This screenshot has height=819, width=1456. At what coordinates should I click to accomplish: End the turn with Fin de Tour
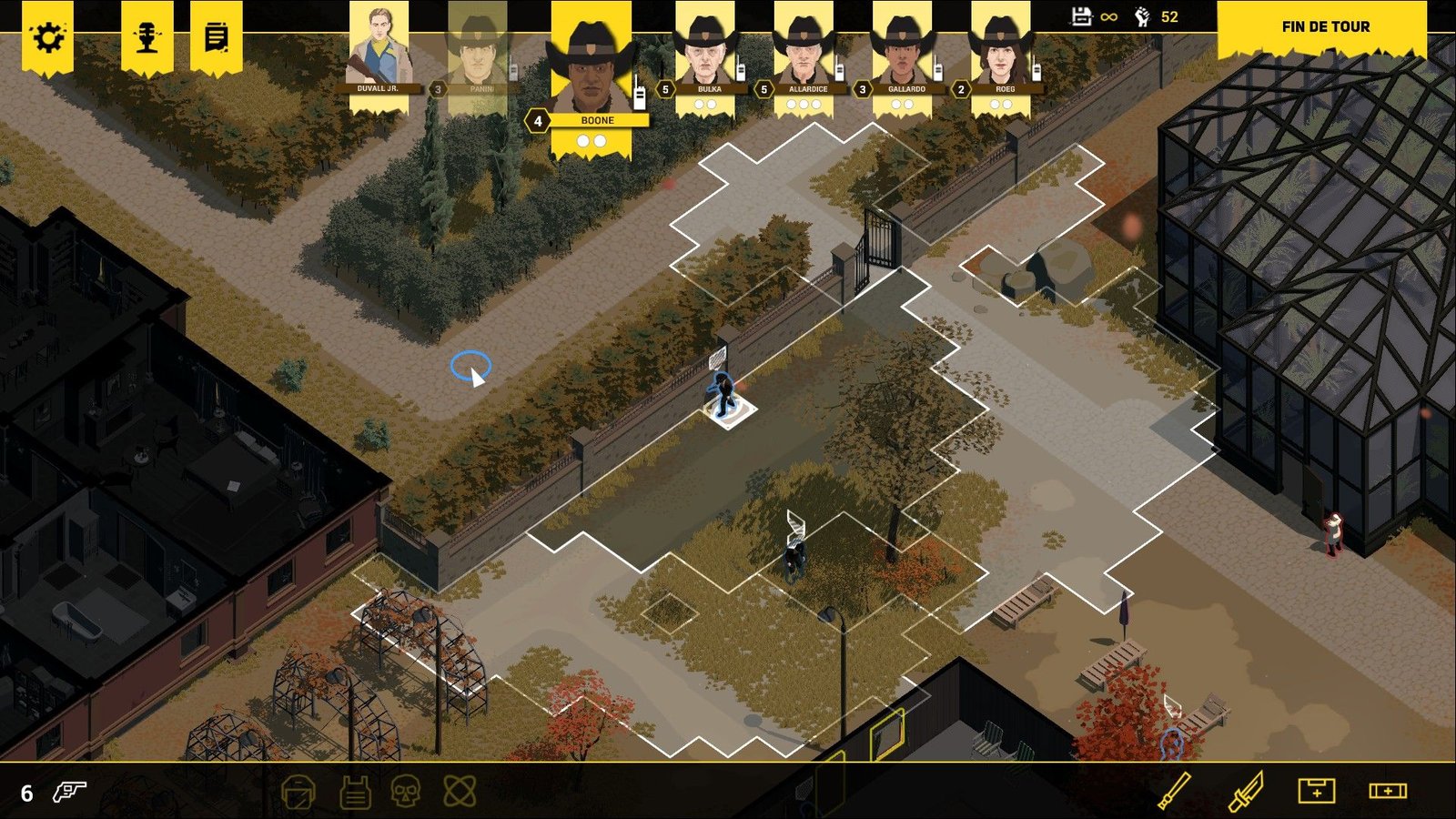pos(1325,27)
